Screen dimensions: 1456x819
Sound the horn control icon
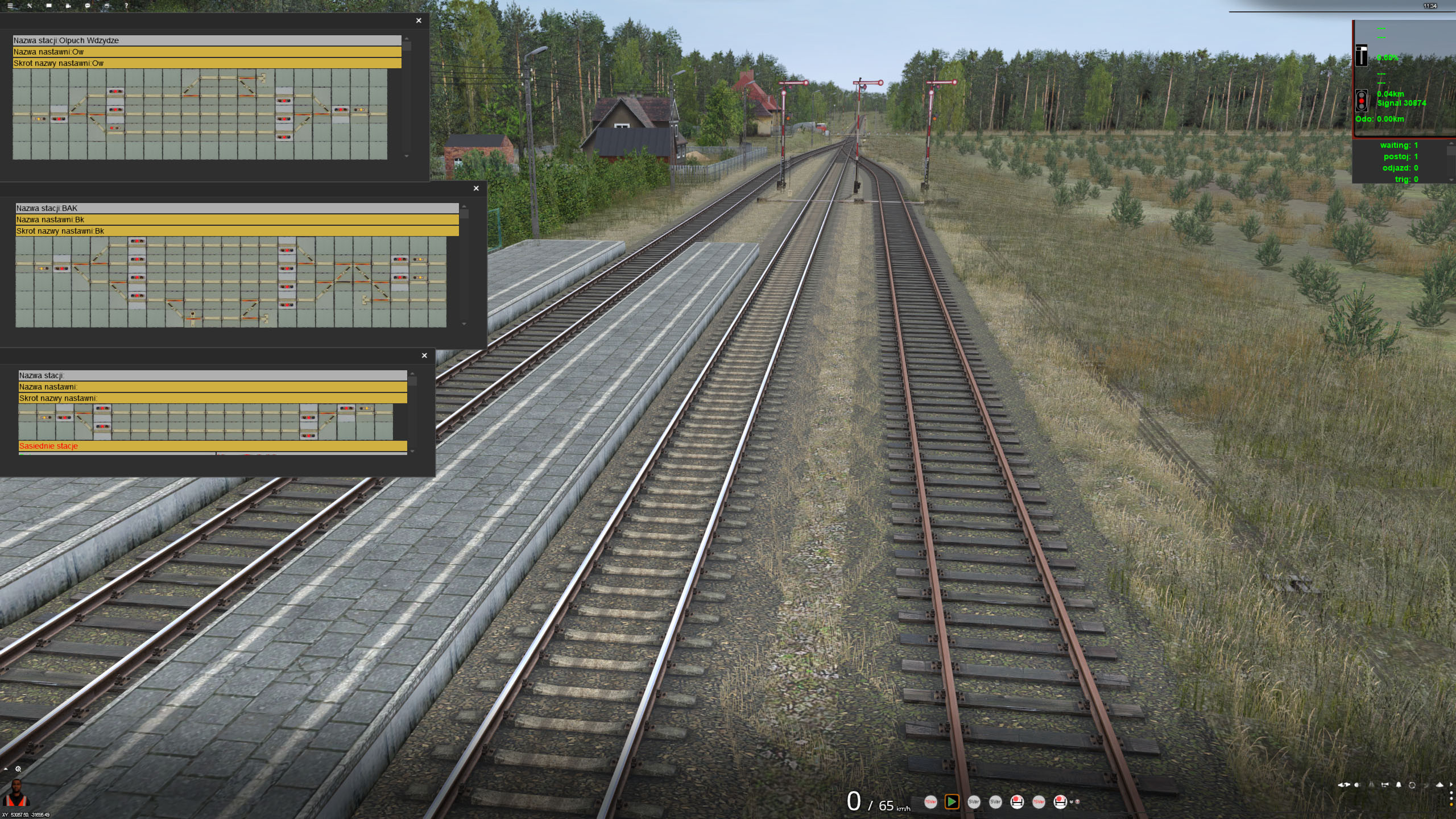tap(1385, 785)
